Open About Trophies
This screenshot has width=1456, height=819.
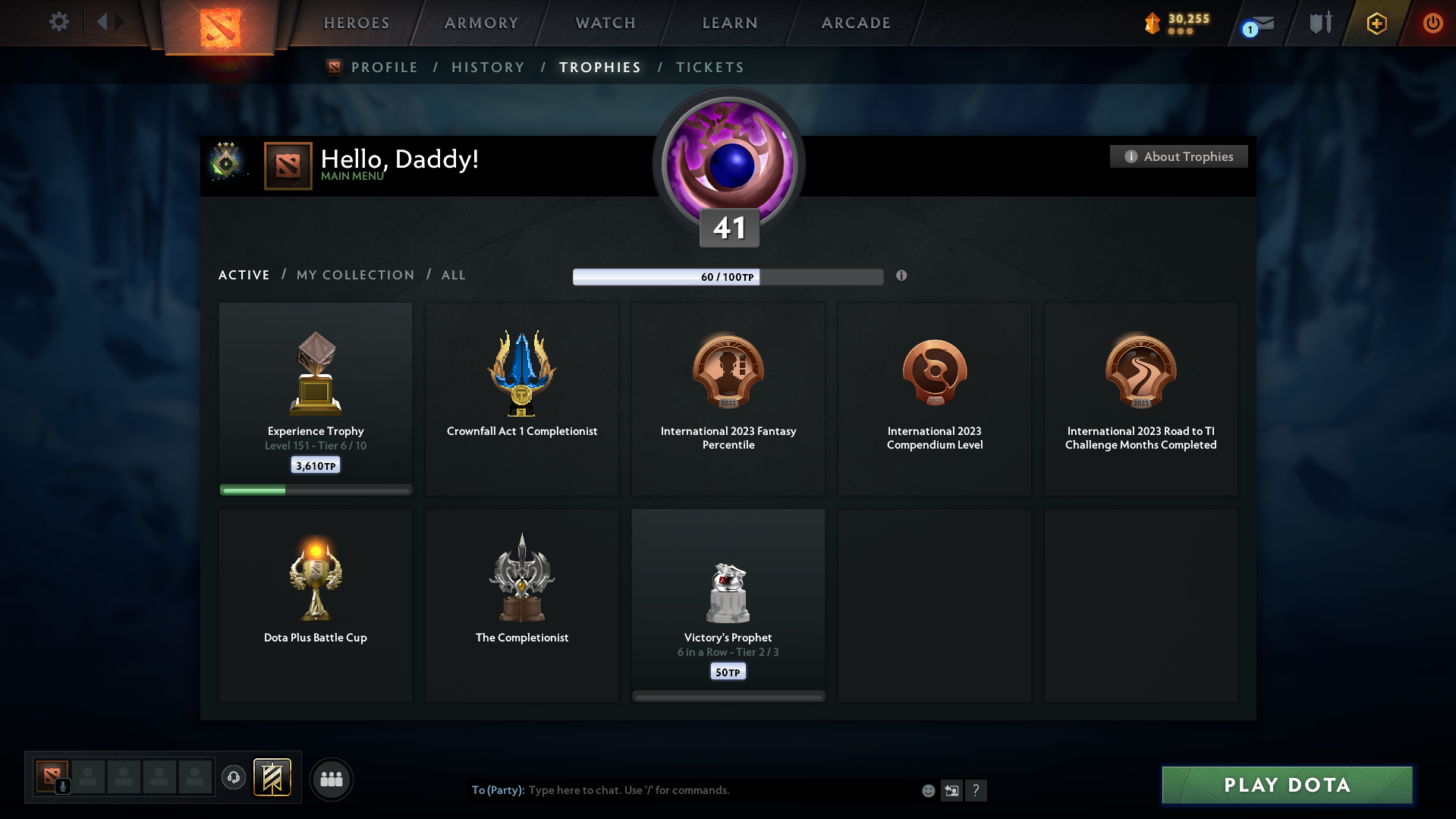pyautogui.click(x=1178, y=156)
